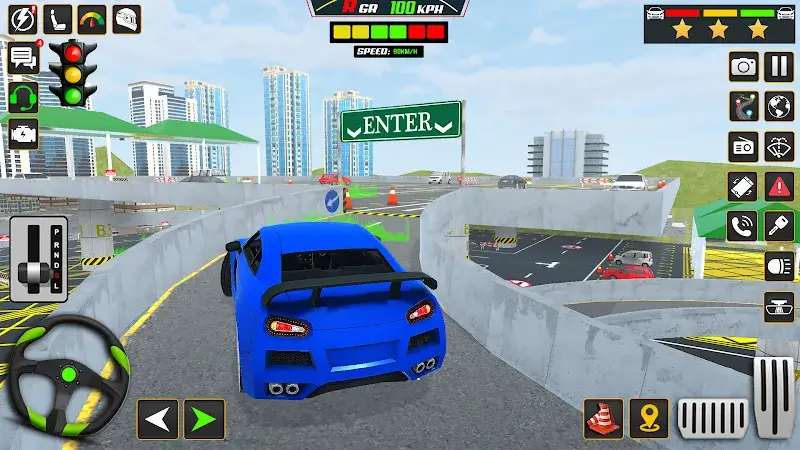The height and width of the screenshot is (450, 800).
Task: Step on the tall accelerator pedal
Action: click(772, 396)
